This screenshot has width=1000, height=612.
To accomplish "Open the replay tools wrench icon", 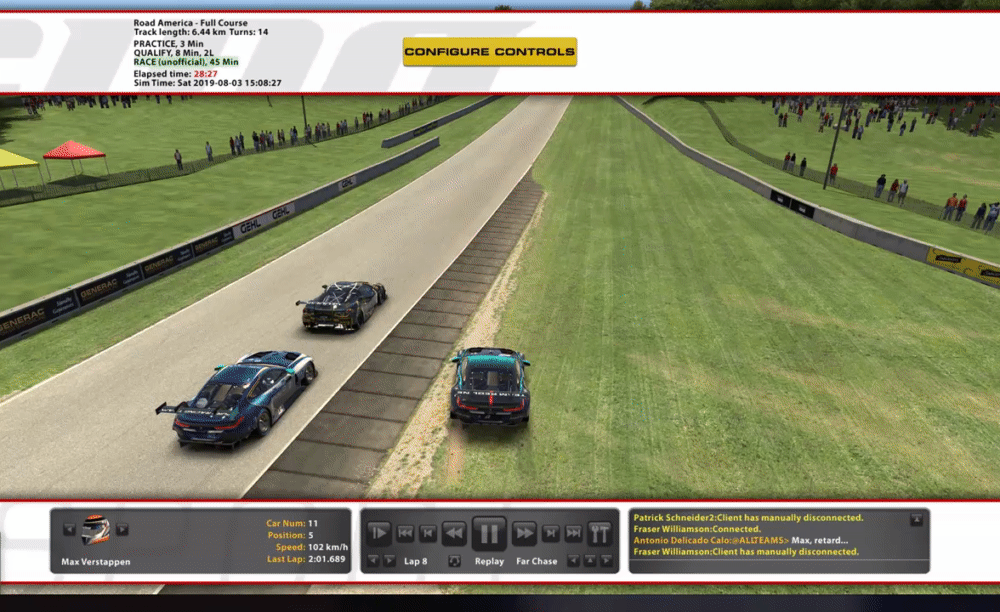I will (x=600, y=533).
